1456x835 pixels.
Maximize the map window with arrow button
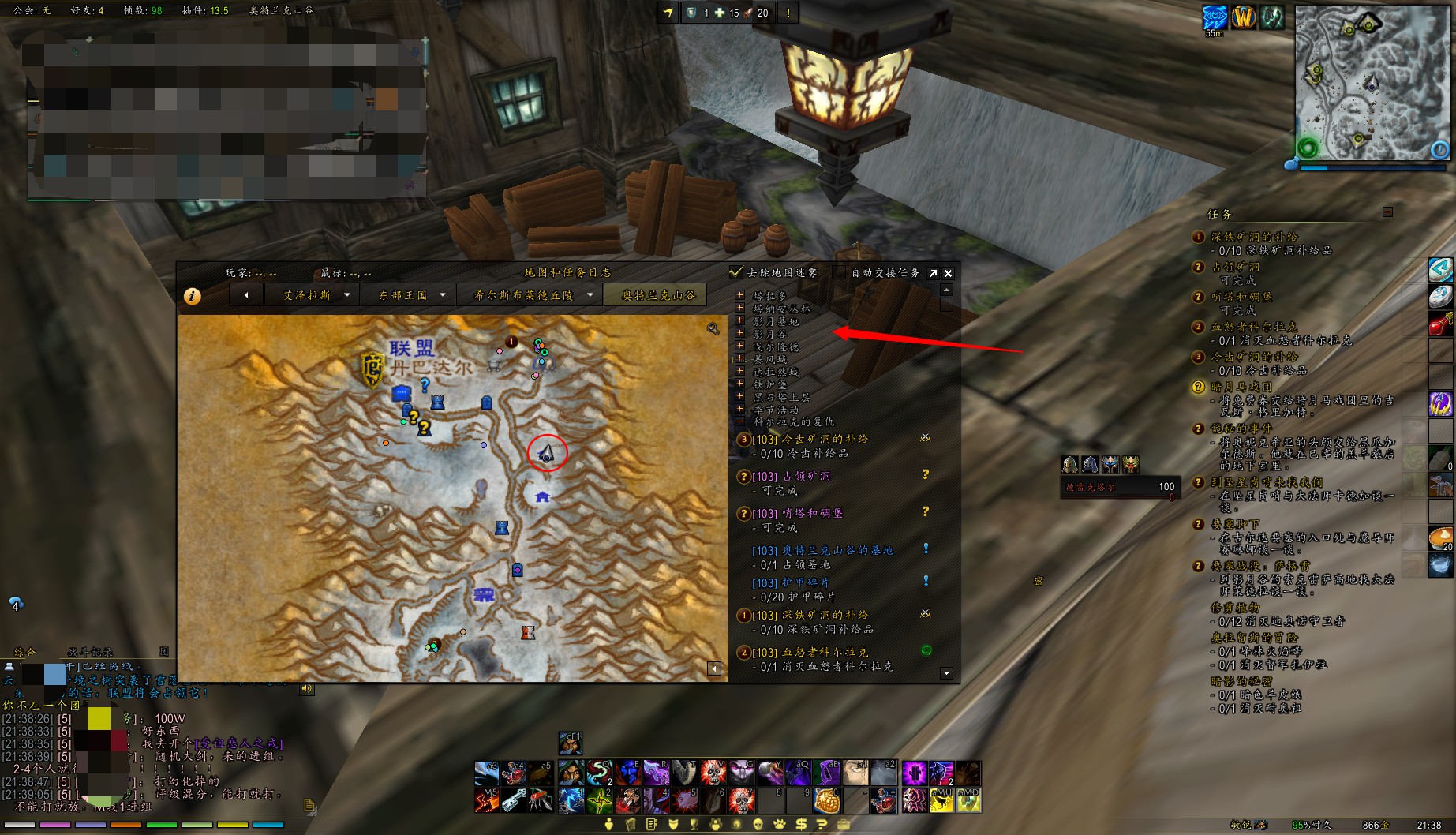point(933,273)
